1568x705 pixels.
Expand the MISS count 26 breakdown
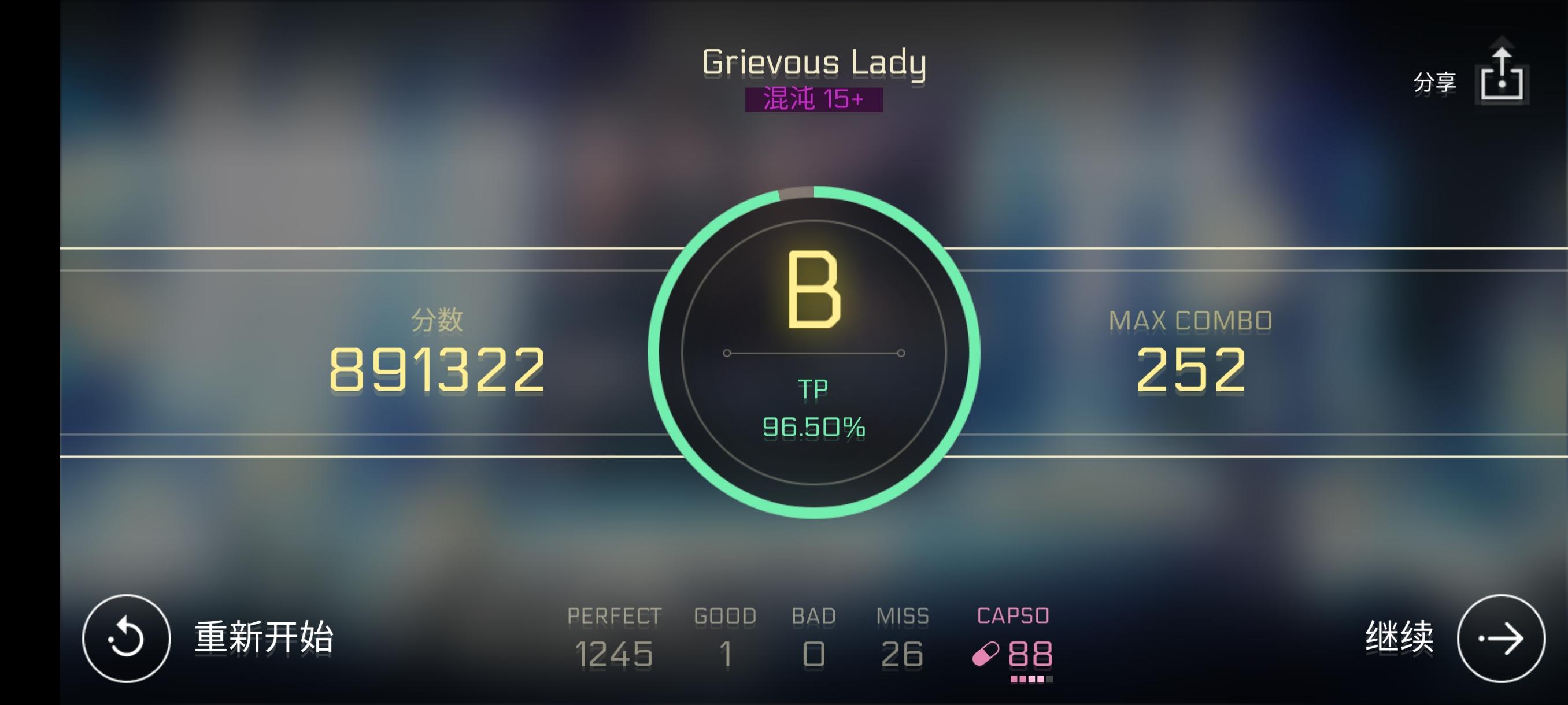tap(901, 654)
